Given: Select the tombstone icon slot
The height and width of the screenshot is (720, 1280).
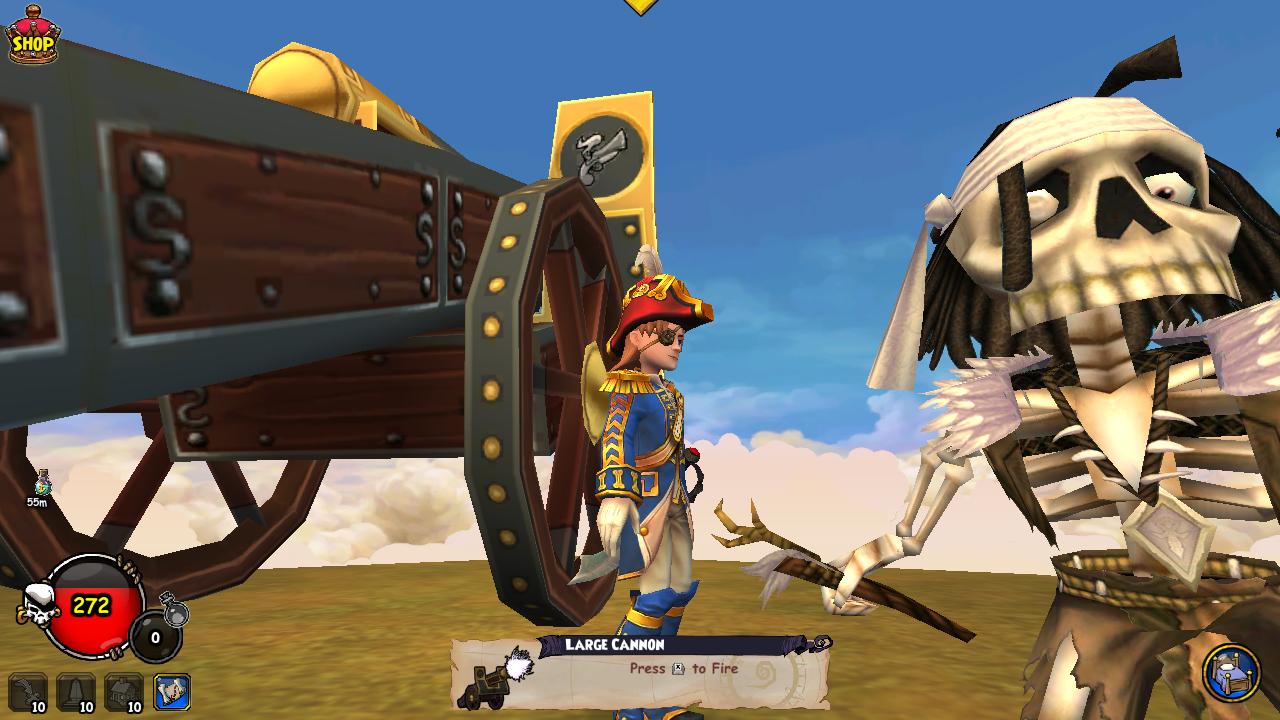Looking at the screenshot, I should coord(77,691).
